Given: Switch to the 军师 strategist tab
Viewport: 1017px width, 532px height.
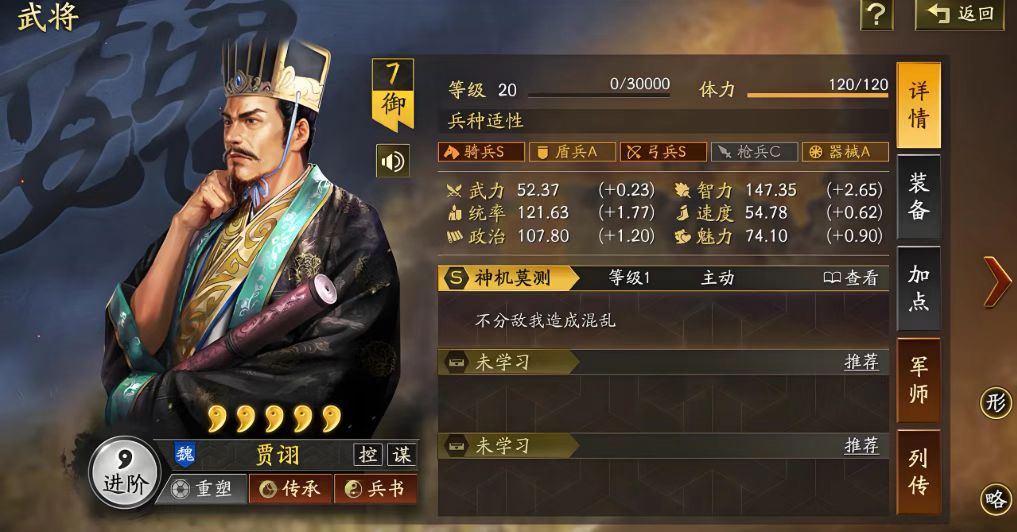Looking at the screenshot, I should coord(918,380).
